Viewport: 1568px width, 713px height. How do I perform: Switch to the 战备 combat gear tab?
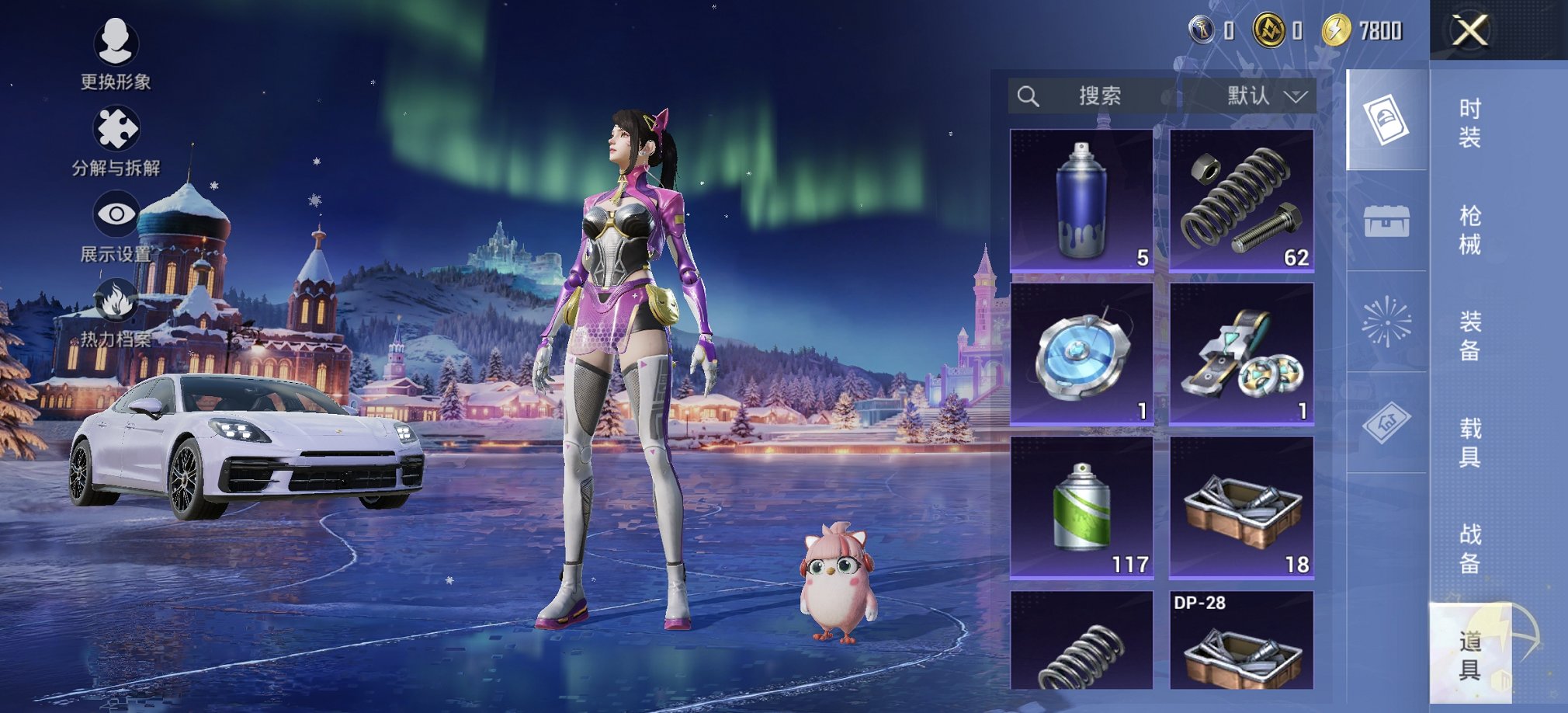tap(1469, 548)
